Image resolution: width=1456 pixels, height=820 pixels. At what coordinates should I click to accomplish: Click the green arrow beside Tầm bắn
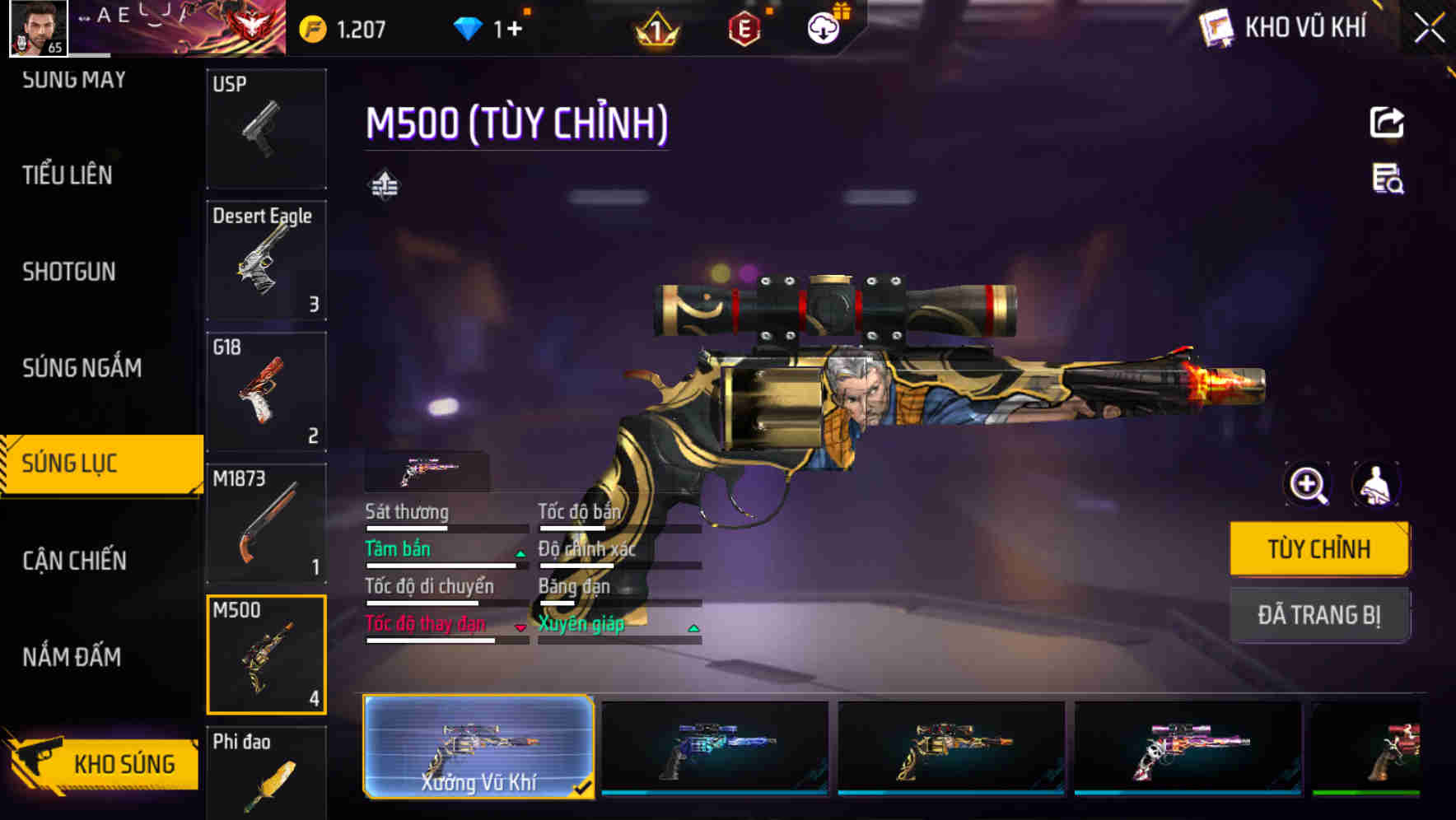pos(519,553)
